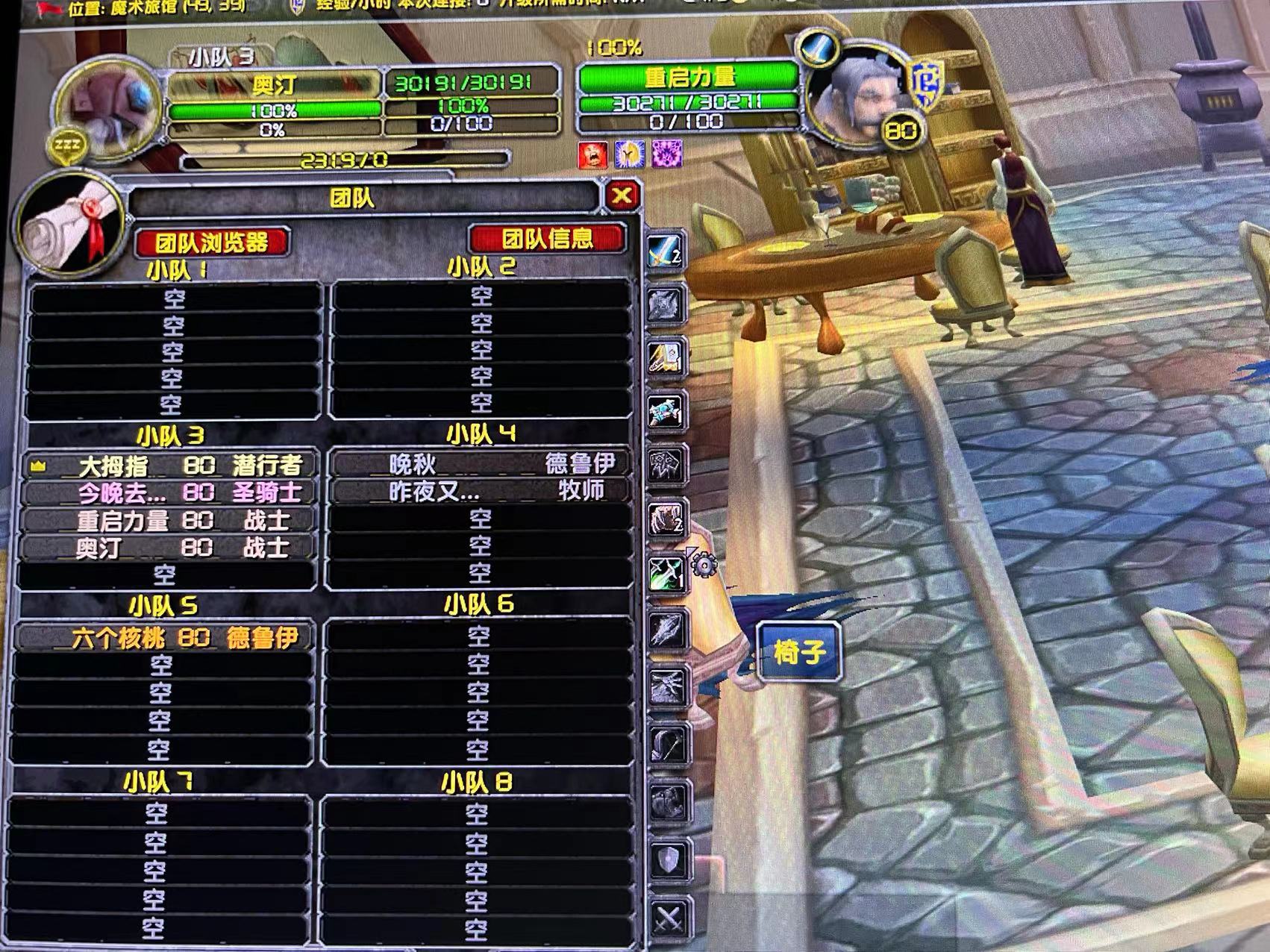The image size is (1270, 952).
Task: Select the green dagger class icon
Action: pyautogui.click(x=666, y=574)
